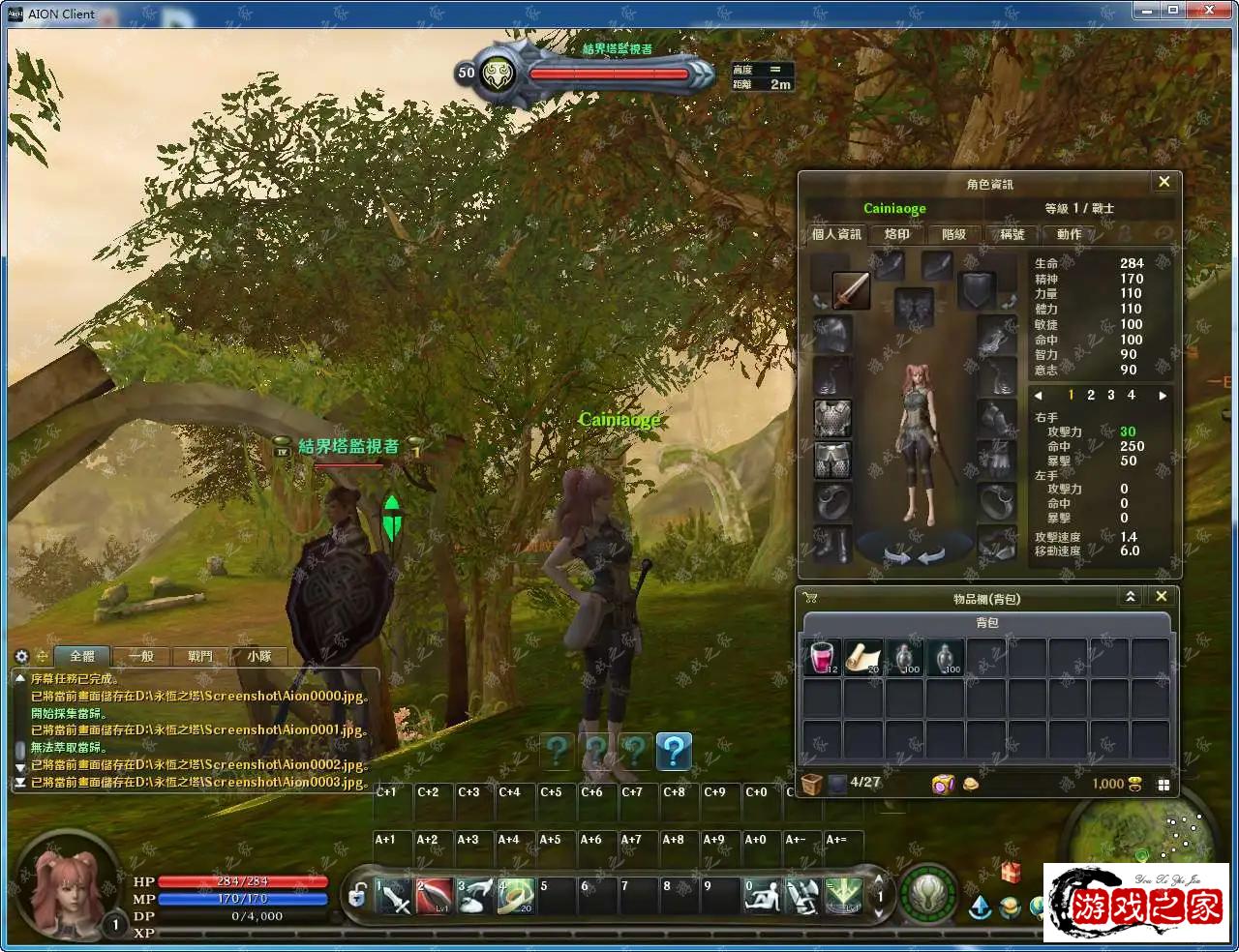Select the equipped sword weapon slot
This screenshot has height=952, width=1239.
pos(851,290)
